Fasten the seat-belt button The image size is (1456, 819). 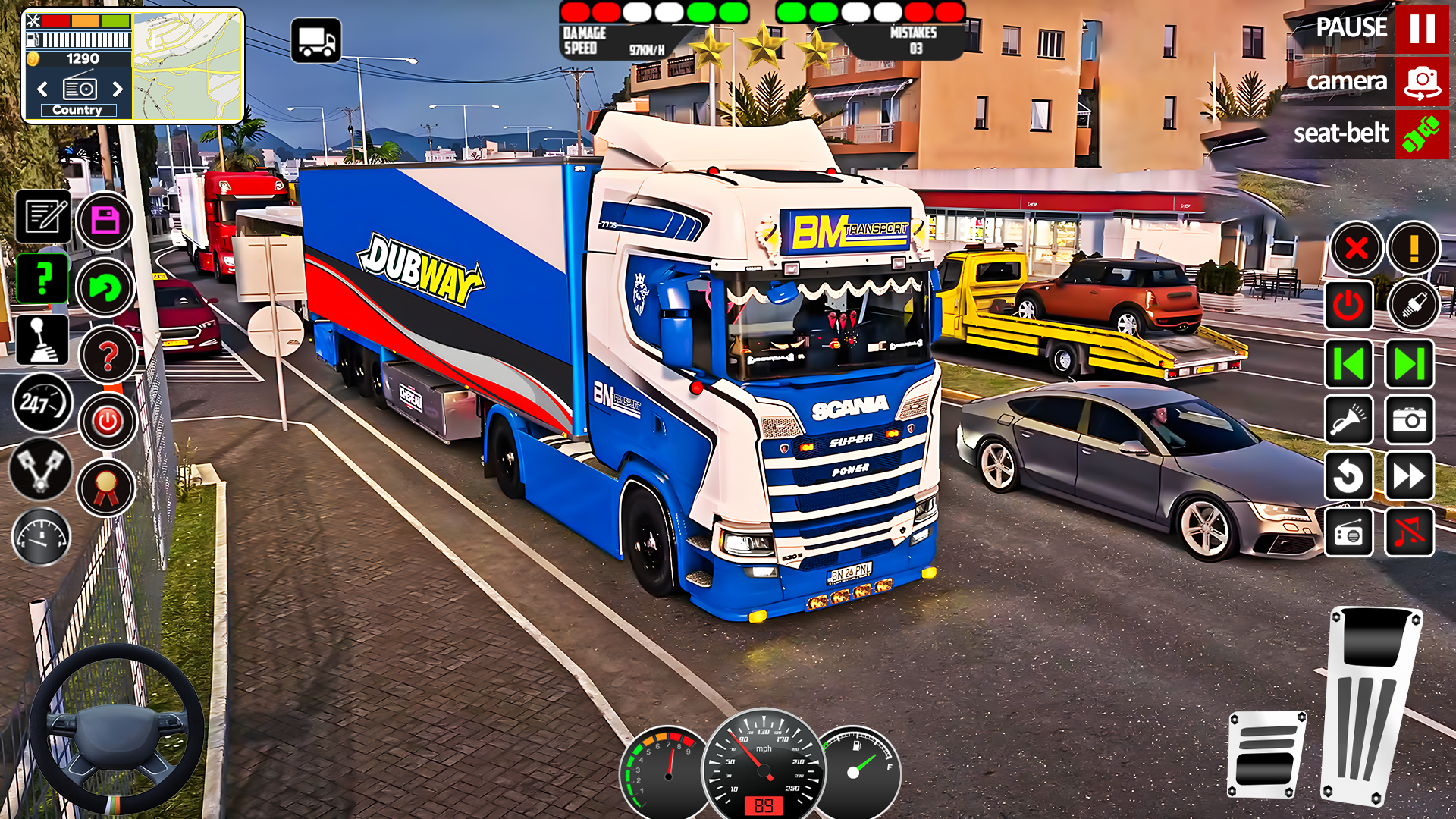[1421, 134]
